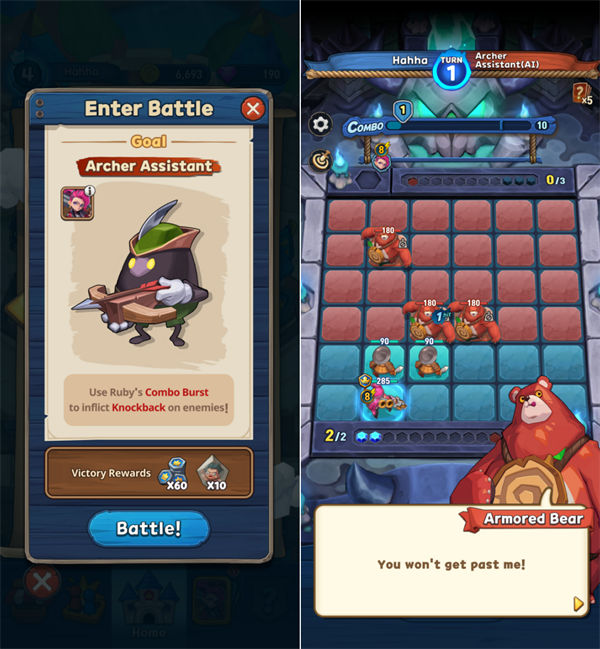Open the question mark card x5
This screenshot has height=649, width=600.
click(582, 94)
